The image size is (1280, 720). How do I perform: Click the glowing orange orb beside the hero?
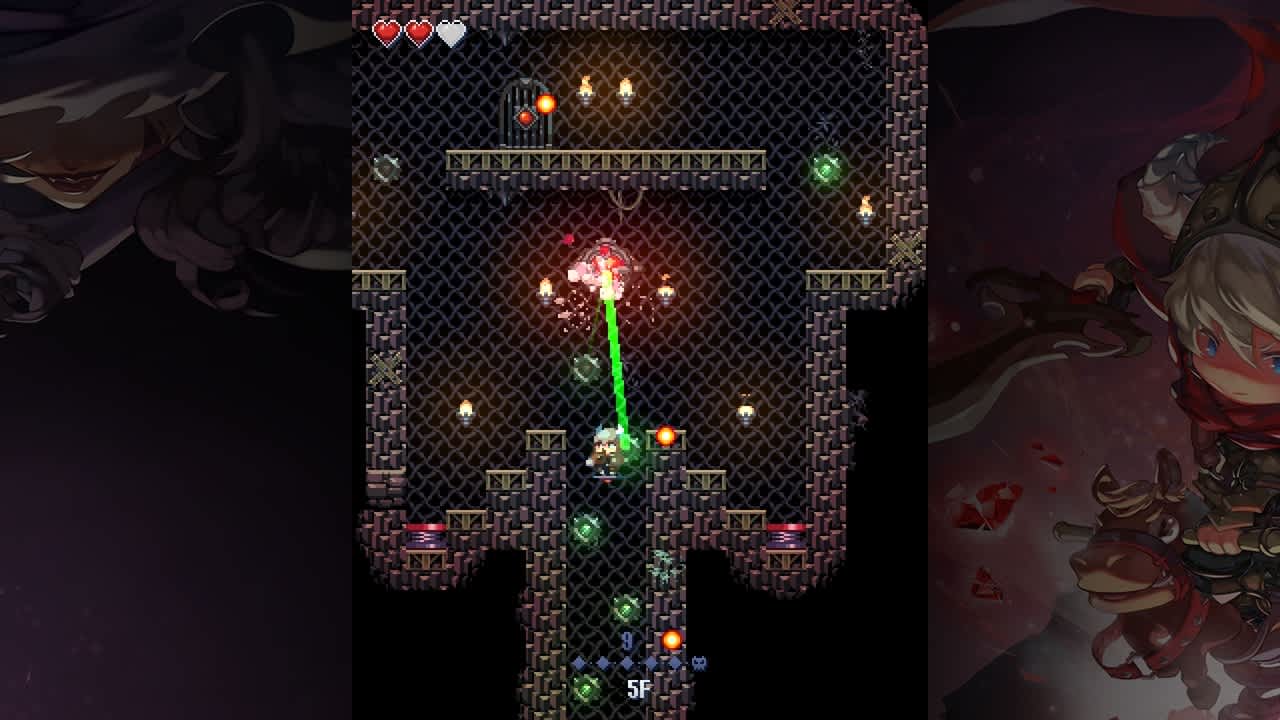click(665, 434)
